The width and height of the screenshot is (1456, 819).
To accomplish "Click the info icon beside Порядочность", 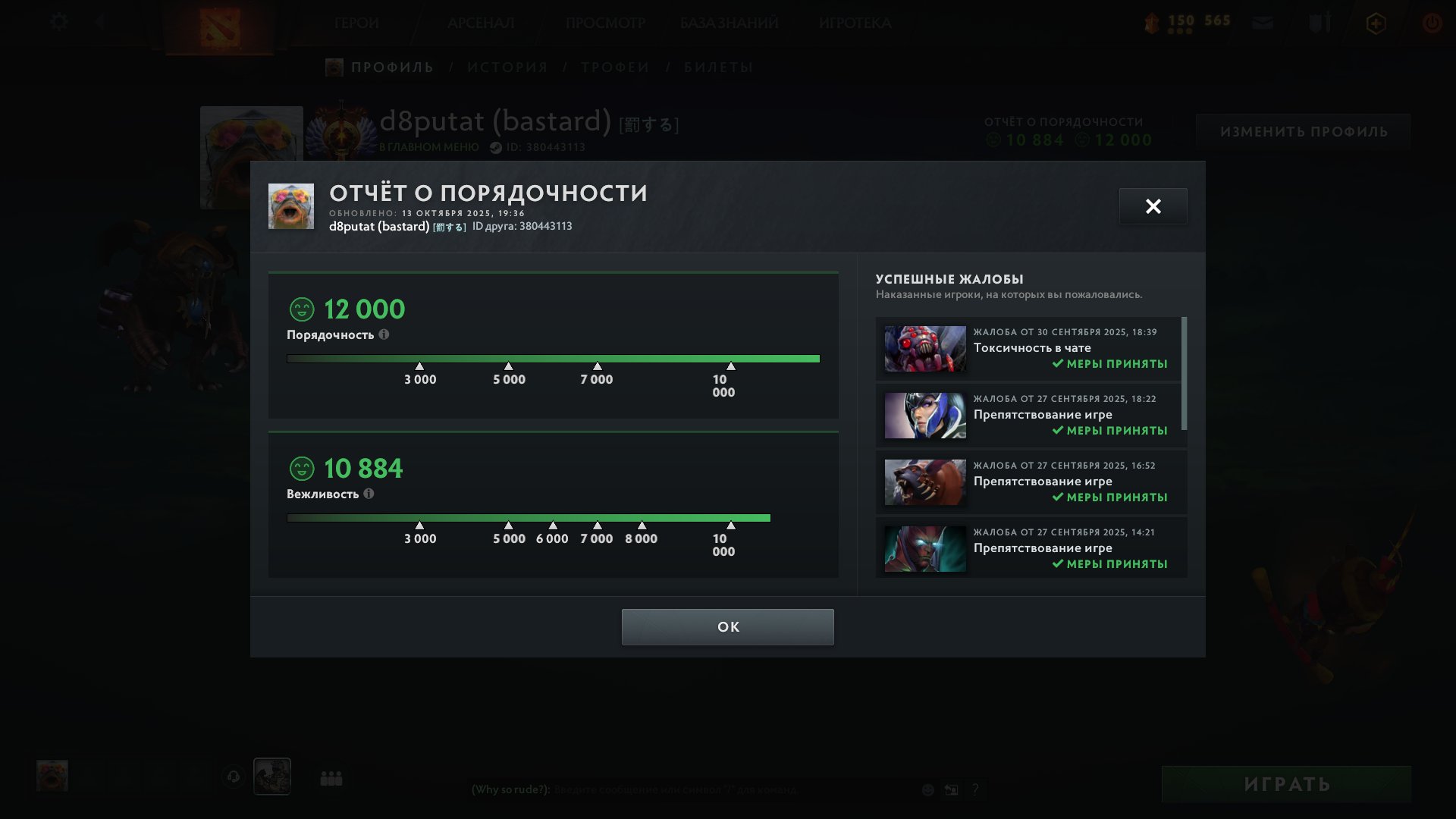I will [x=386, y=334].
